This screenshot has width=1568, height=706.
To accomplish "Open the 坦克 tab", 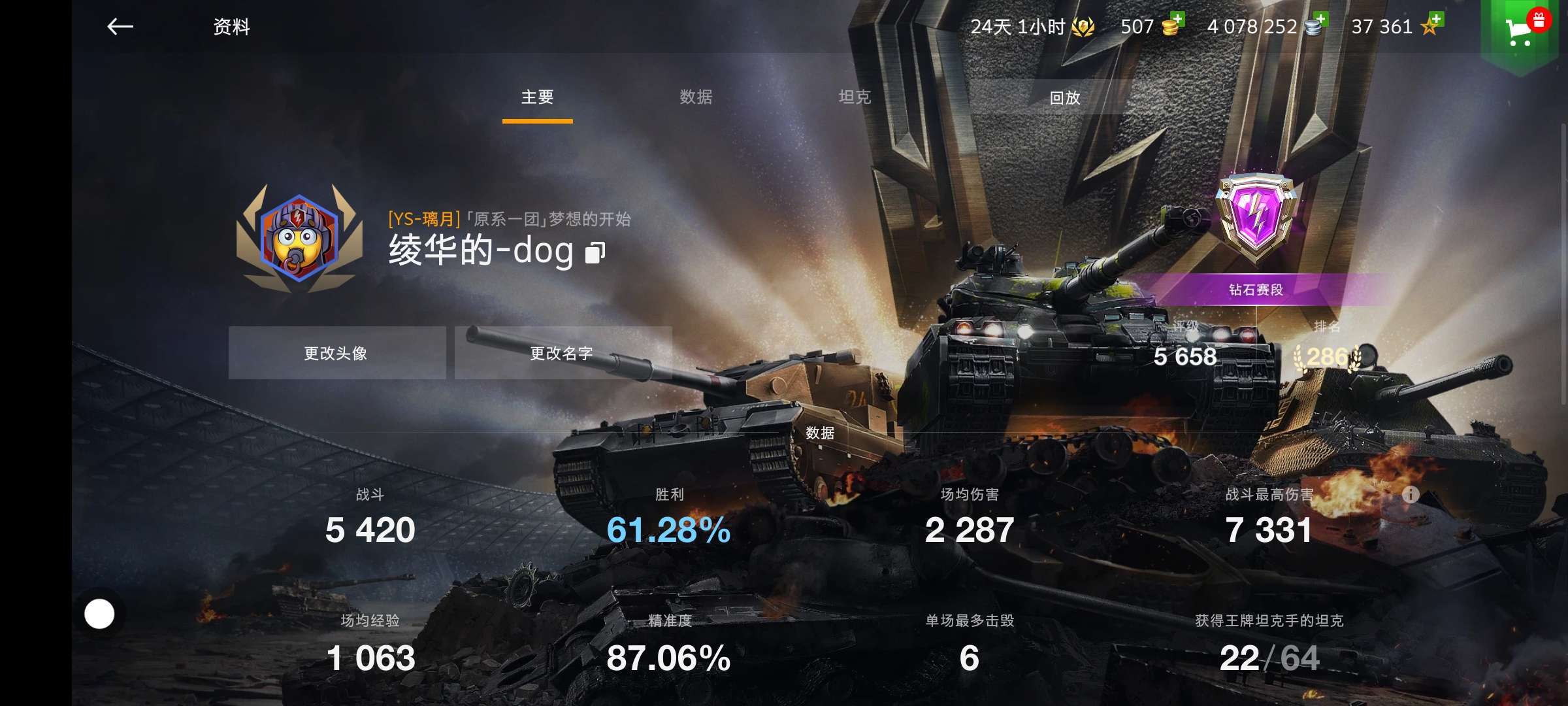I will tap(855, 97).
